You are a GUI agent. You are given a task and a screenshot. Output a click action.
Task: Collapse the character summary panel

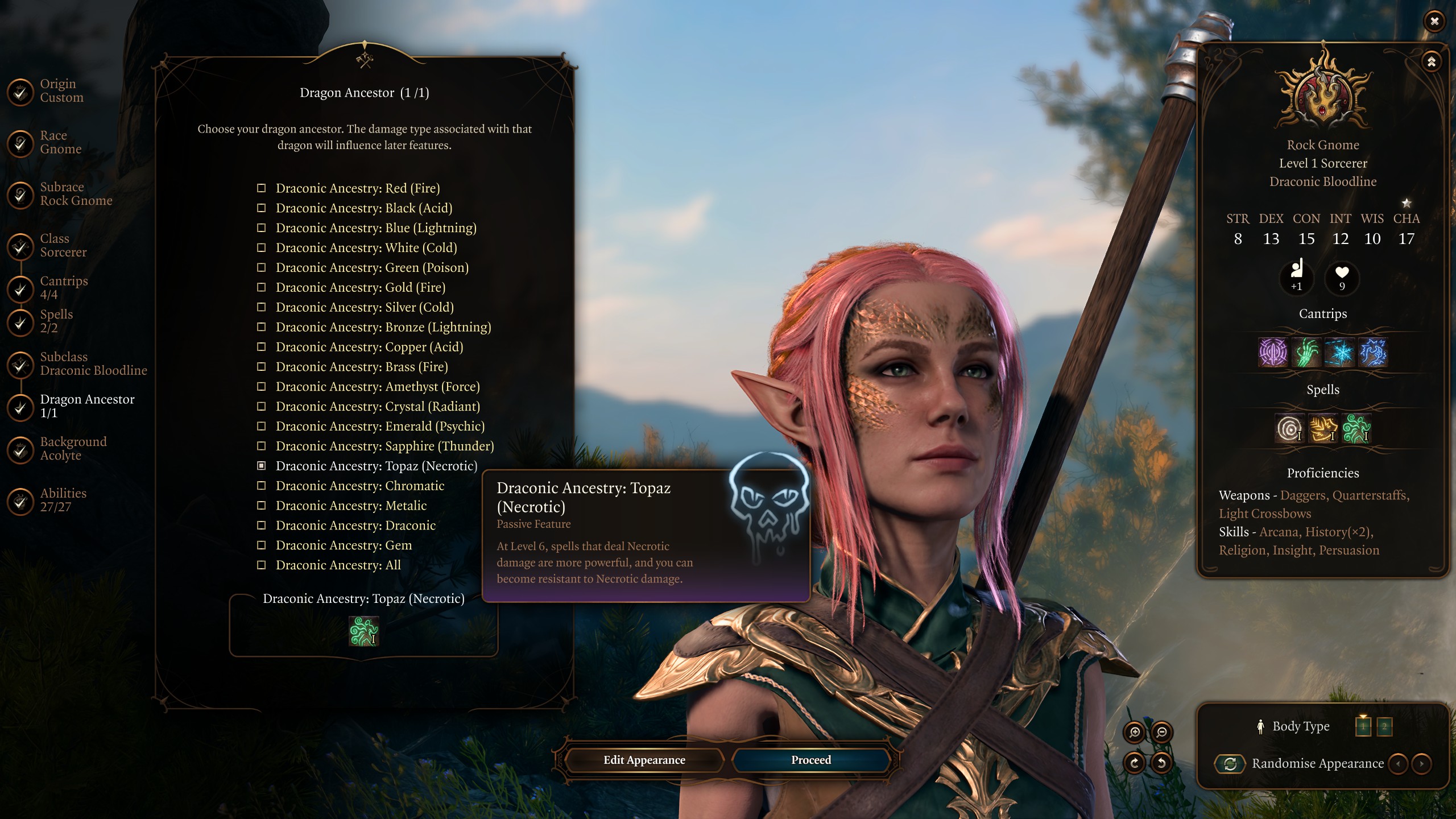1431,61
